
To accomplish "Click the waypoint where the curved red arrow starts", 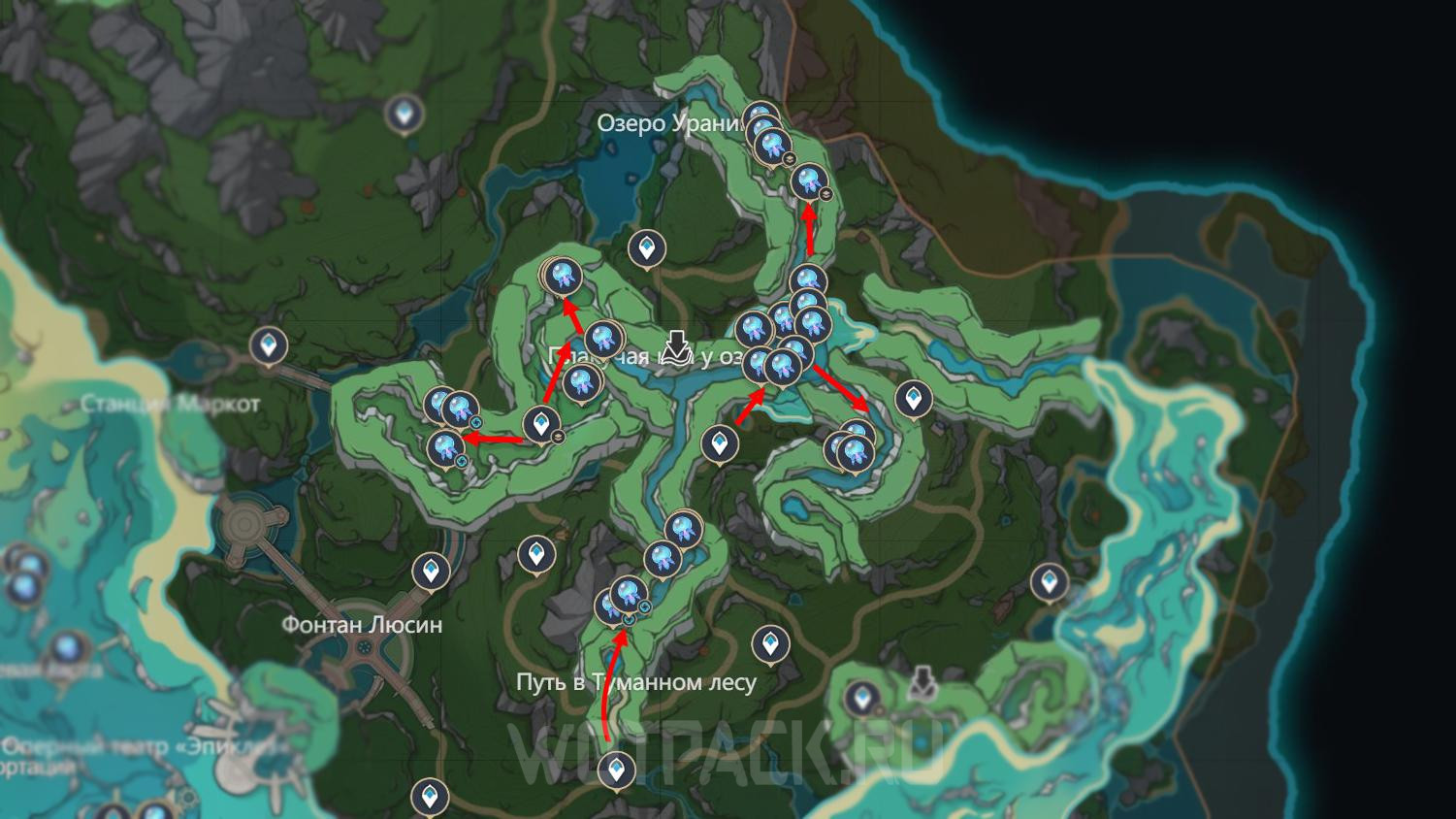I will 615,770.
